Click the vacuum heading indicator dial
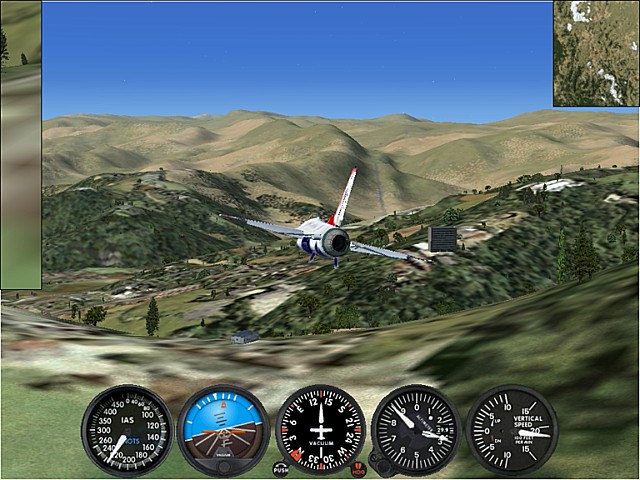640x480 pixels. click(320, 430)
